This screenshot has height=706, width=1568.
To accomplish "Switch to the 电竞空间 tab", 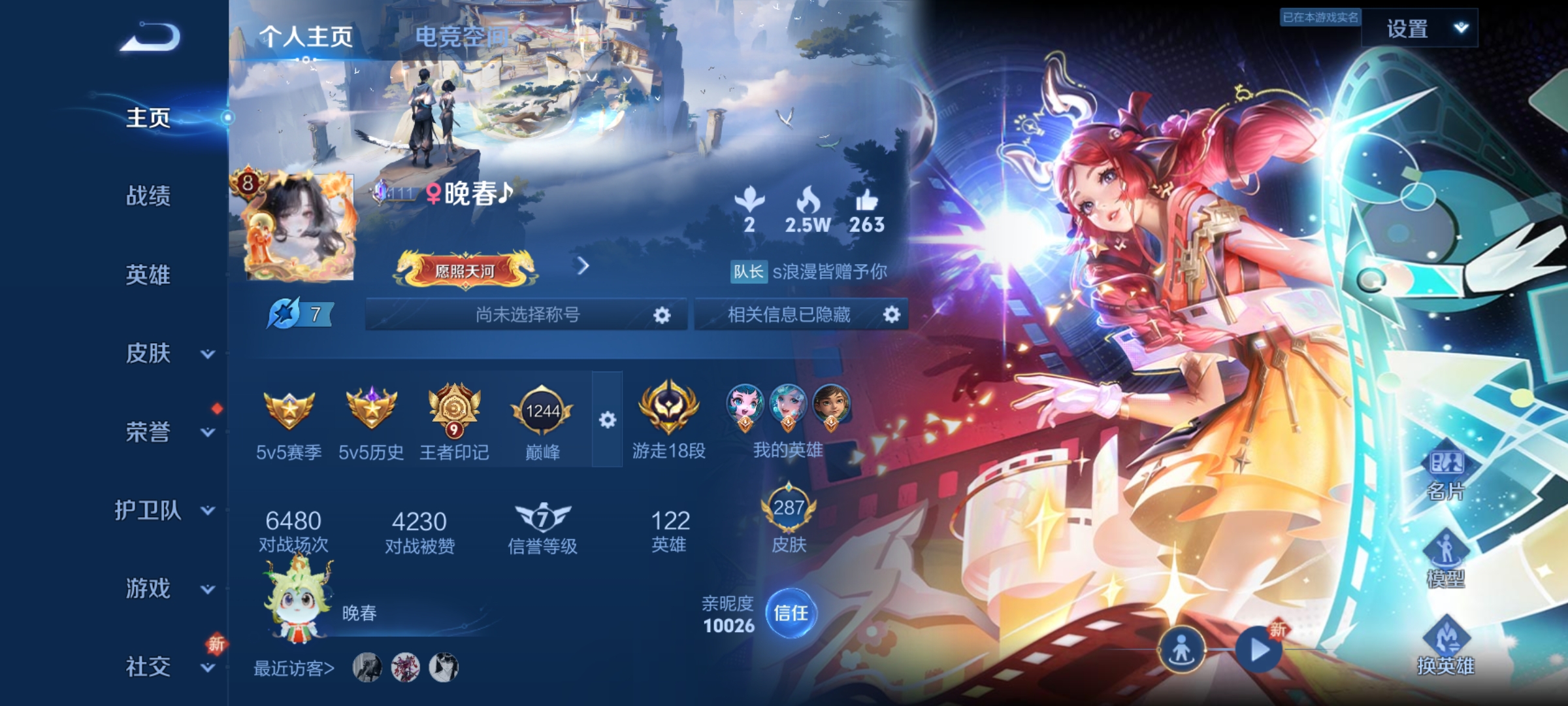I will point(463,37).
